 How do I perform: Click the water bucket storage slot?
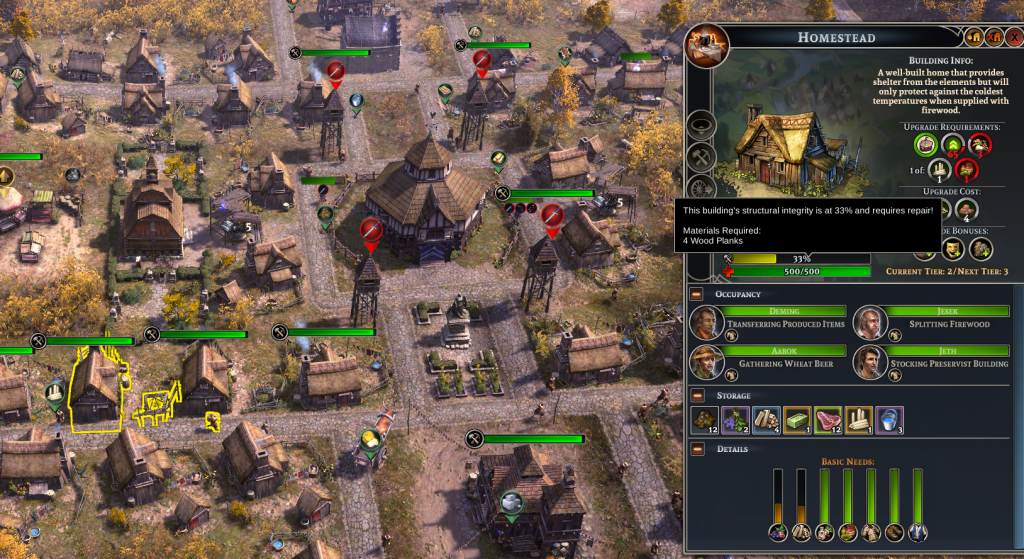[x=890, y=421]
